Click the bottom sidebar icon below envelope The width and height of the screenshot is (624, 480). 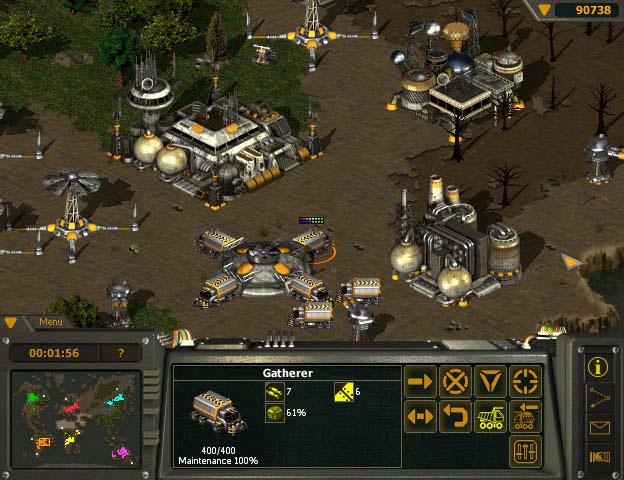(600, 457)
